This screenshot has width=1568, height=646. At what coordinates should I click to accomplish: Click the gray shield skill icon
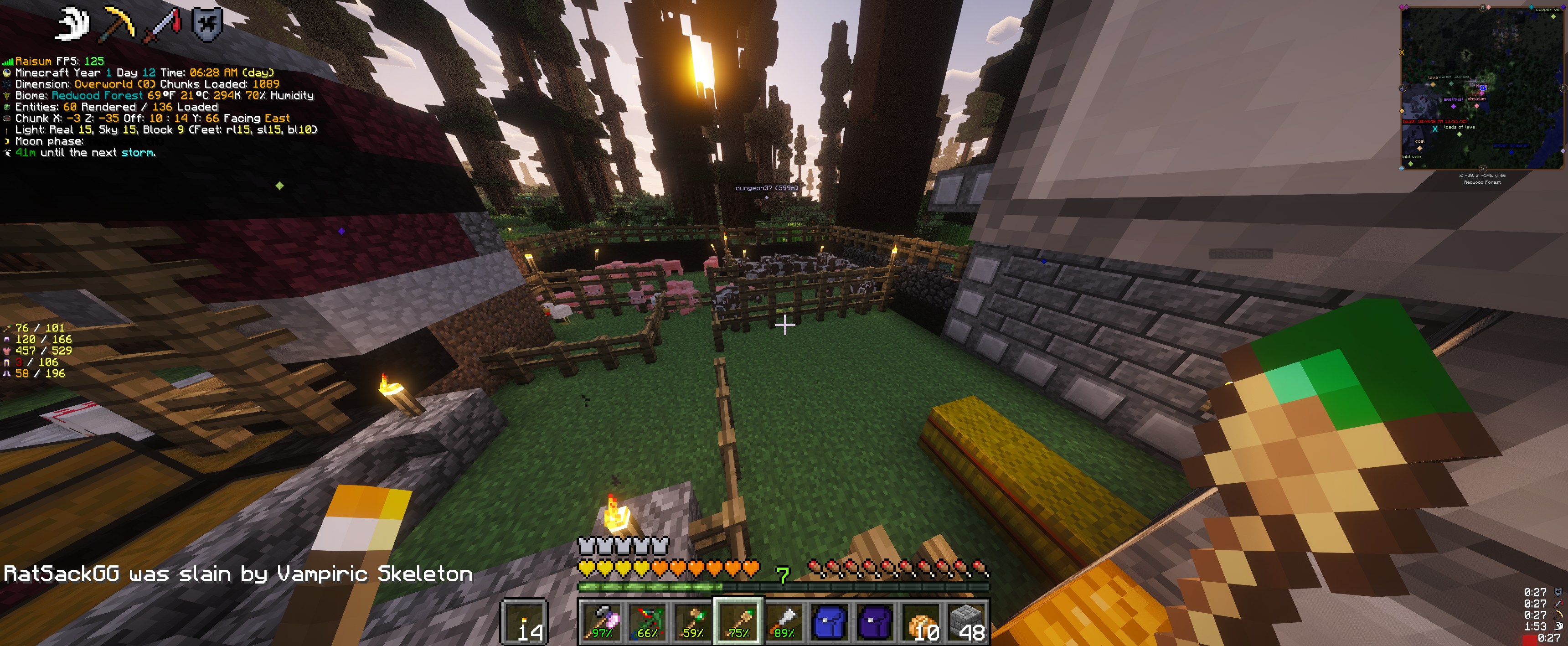tap(207, 24)
